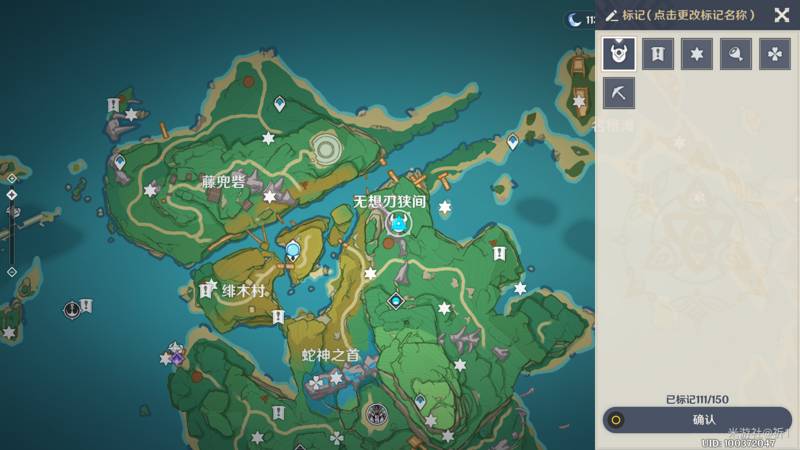
Task: Choose the exclamation flag marker icon
Action: click(658, 54)
